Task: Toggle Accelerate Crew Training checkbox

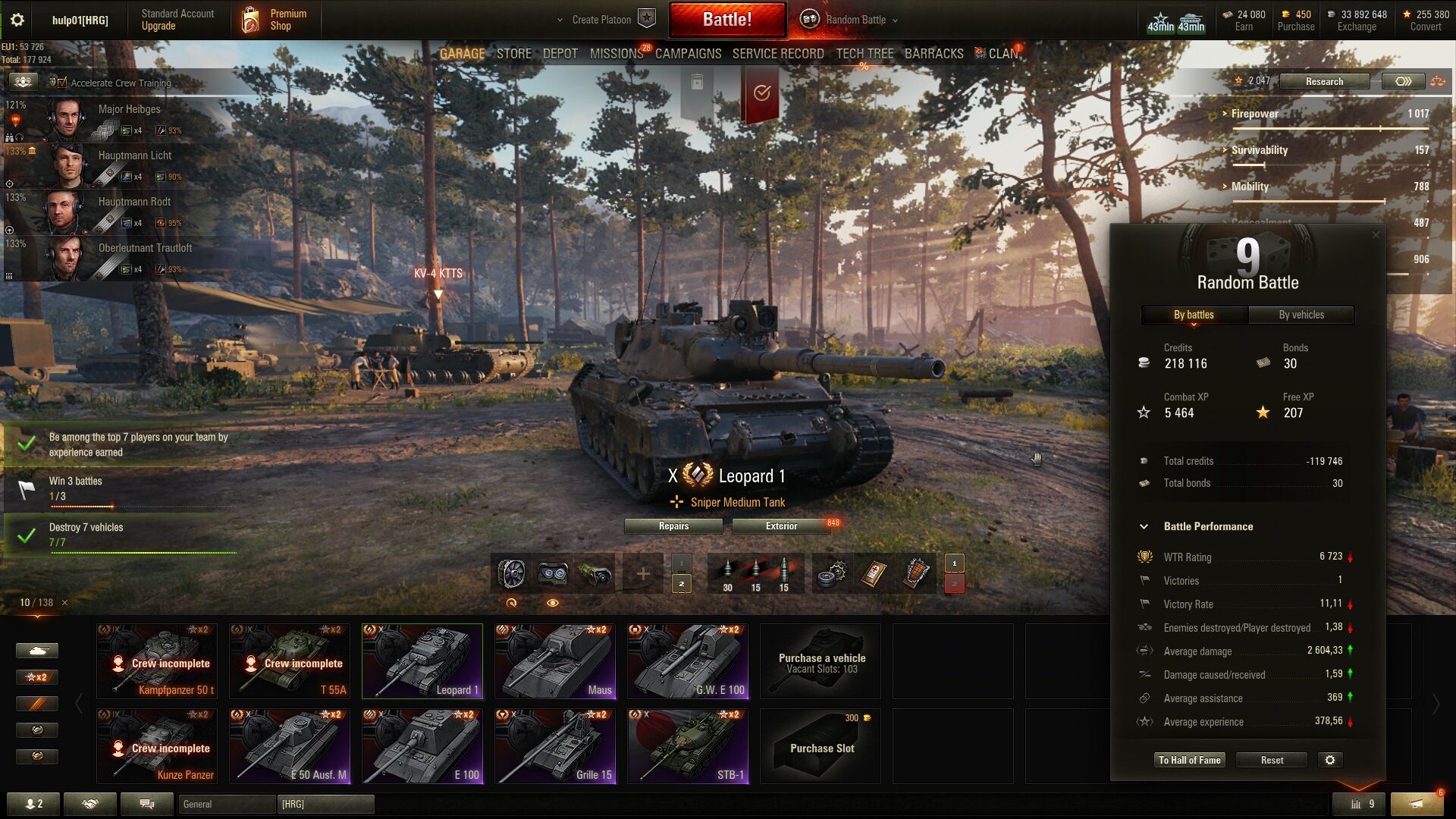Action: tap(62, 83)
